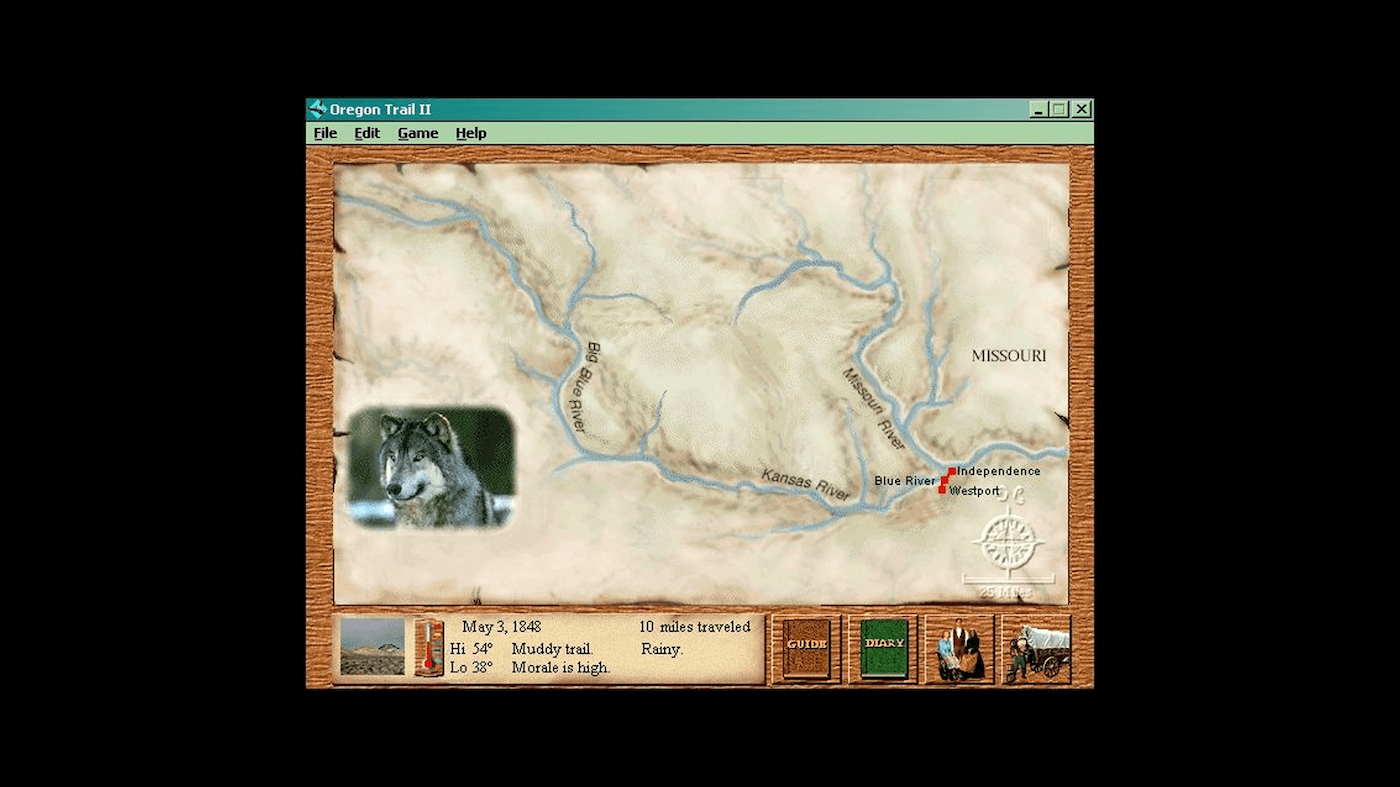Image resolution: width=1400 pixels, height=787 pixels.
Task: View party members via family portrait icon
Action: [958, 649]
